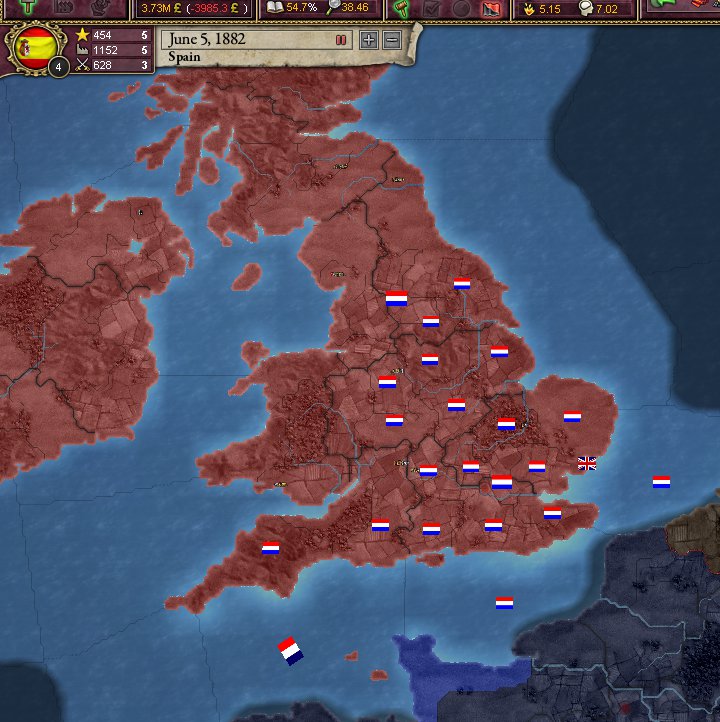Viewport: 720px width, 722px height.
Task: Increase game speed with the plus button
Action: 369,40
